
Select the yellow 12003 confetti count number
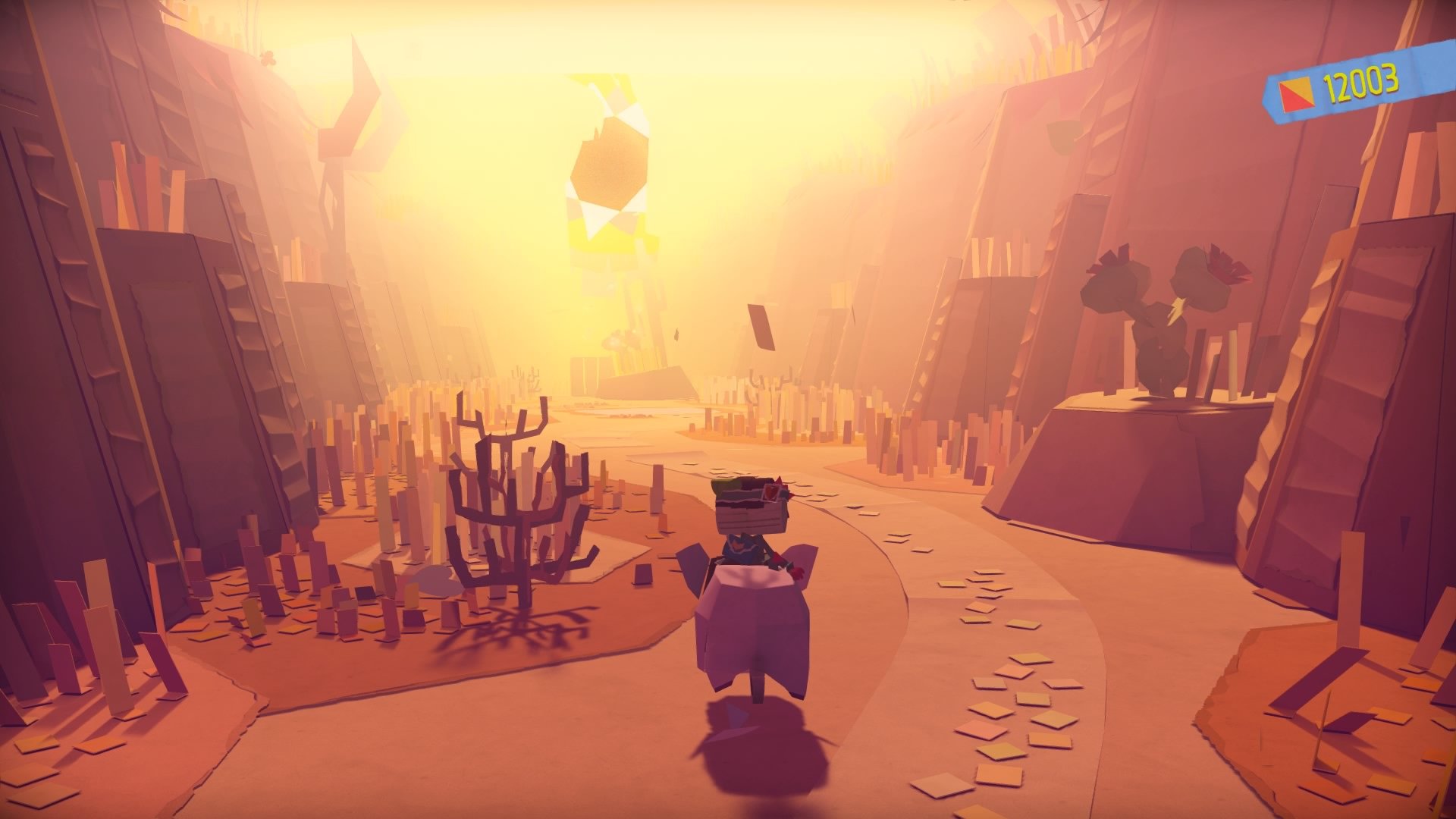point(1363,86)
